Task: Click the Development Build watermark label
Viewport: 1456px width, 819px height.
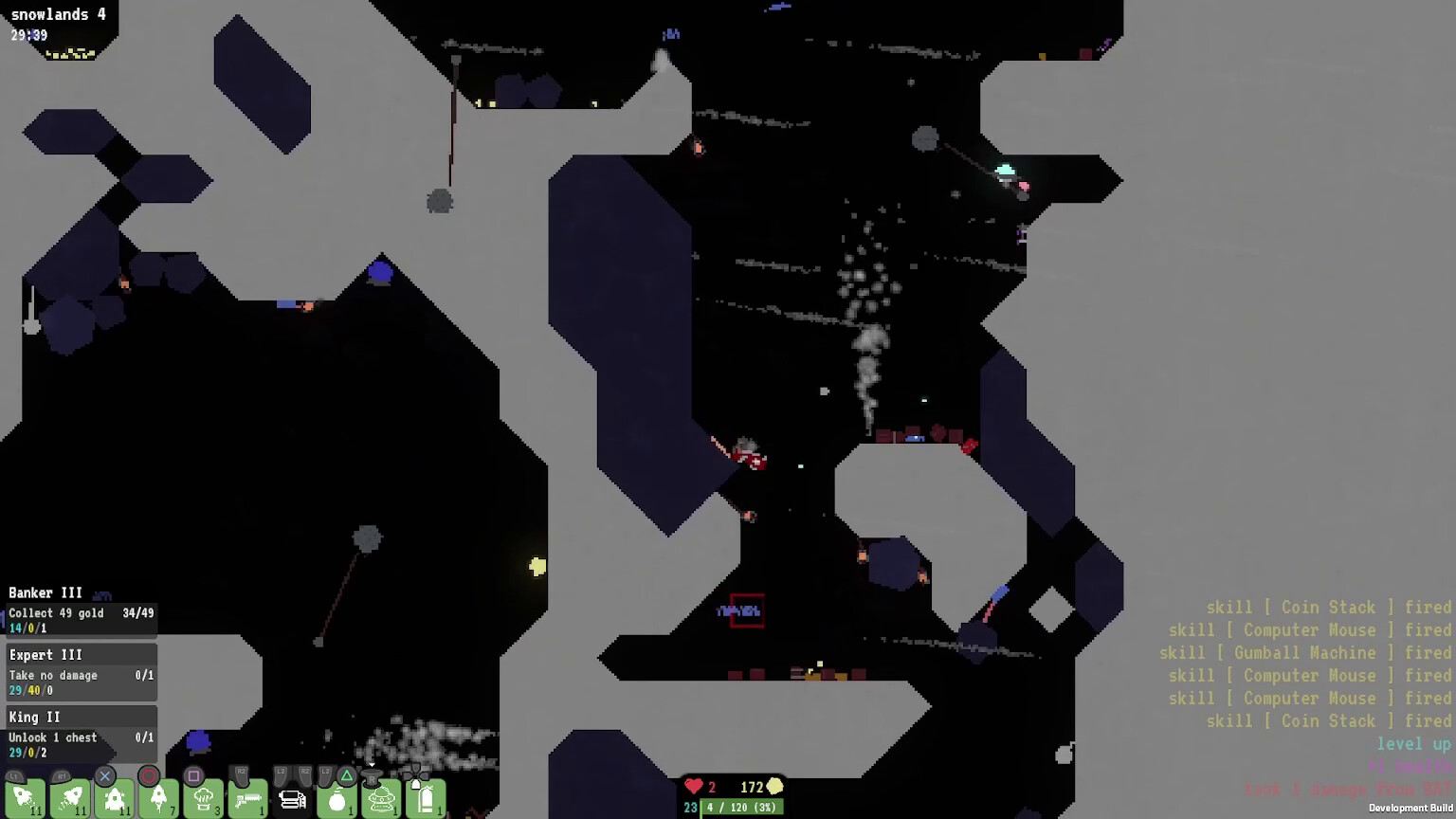Action: (x=1411, y=810)
